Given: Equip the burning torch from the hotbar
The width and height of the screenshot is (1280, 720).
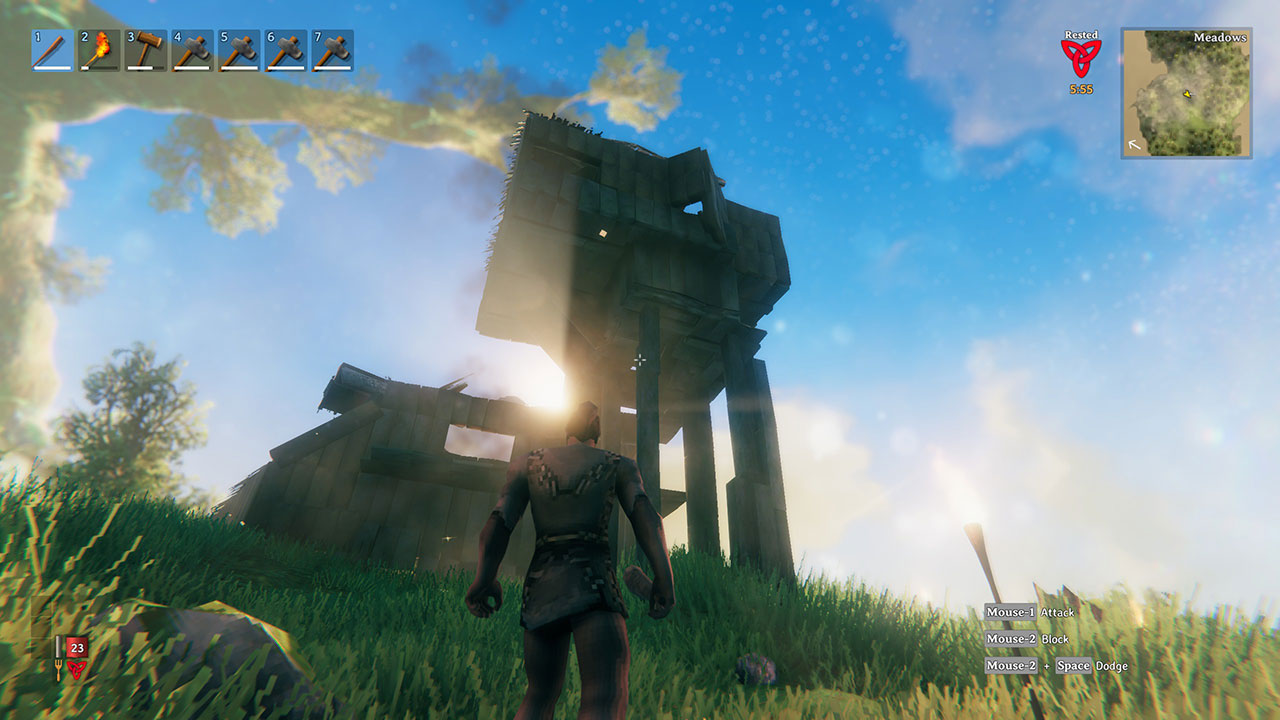Looking at the screenshot, I should click(x=99, y=51).
